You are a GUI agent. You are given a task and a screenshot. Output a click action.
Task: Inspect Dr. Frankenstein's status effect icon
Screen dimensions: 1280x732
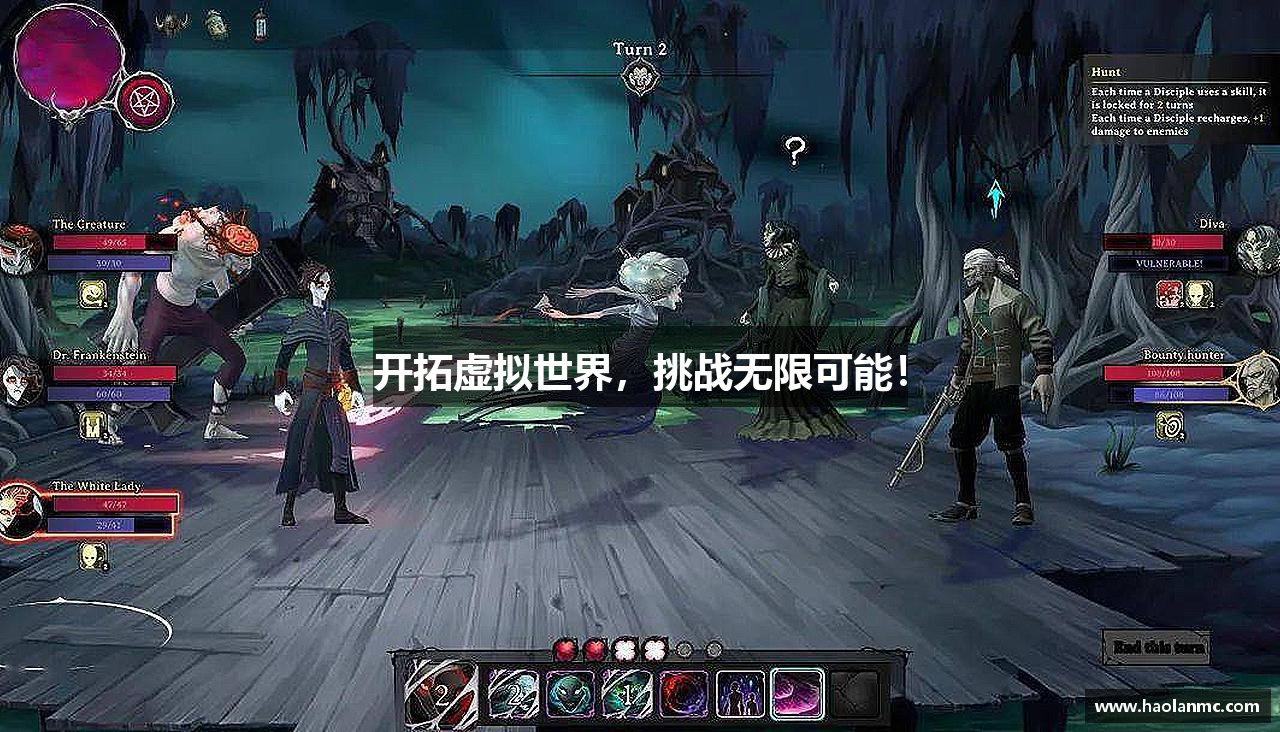click(x=92, y=426)
